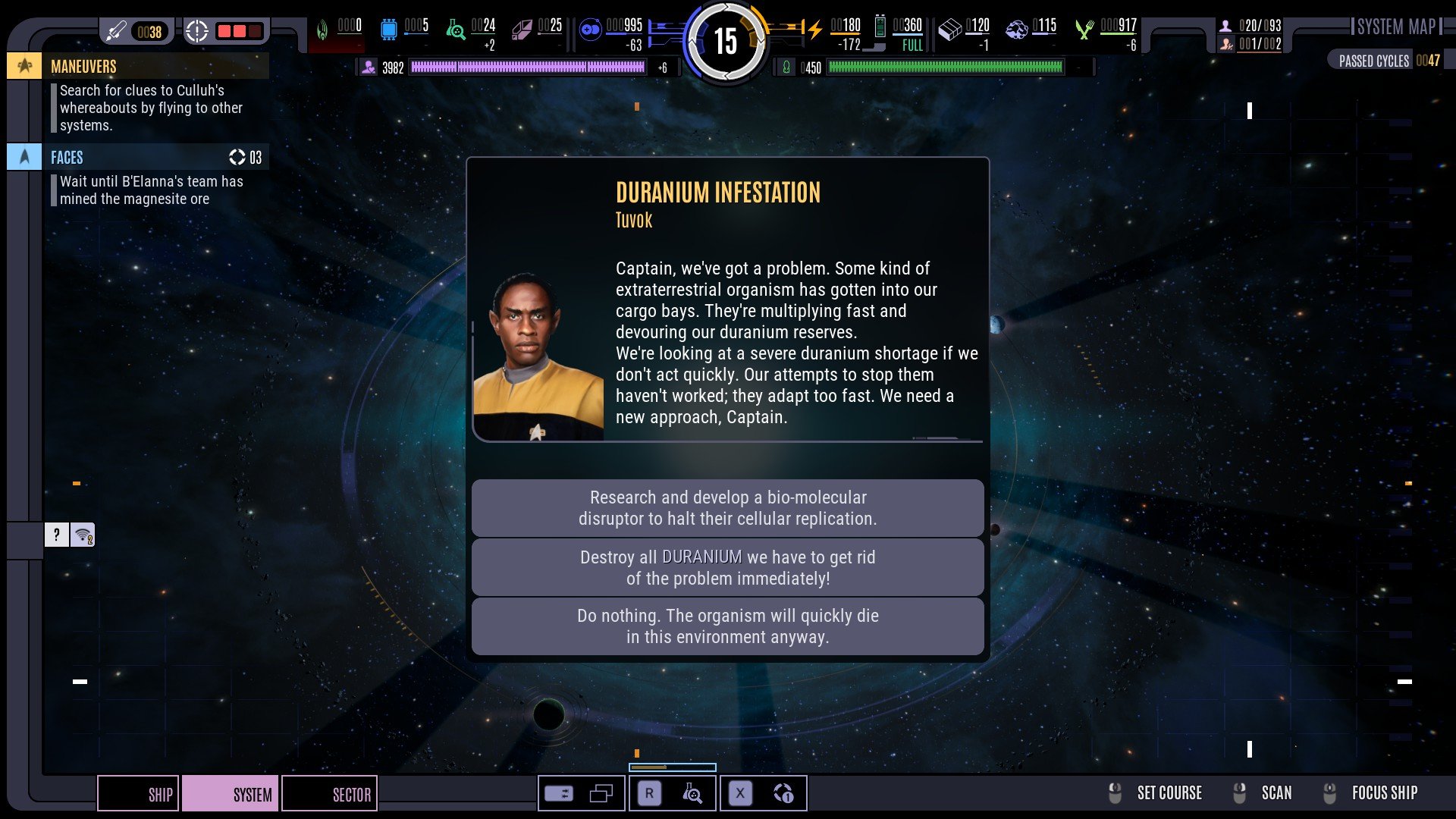Click the central cycle counter dial
Image resolution: width=1456 pixels, height=819 pixels.
(x=726, y=41)
